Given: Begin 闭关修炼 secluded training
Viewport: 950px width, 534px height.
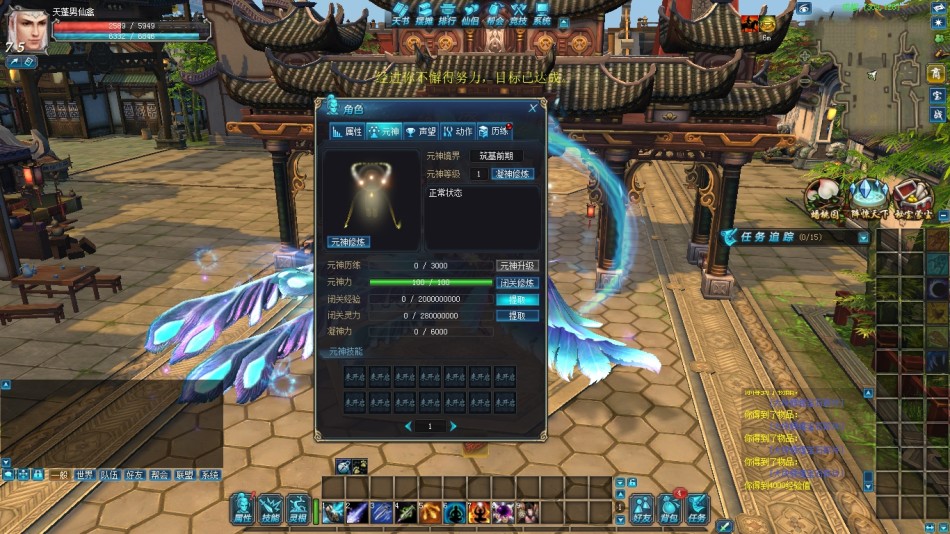Looking at the screenshot, I should coord(518,283).
